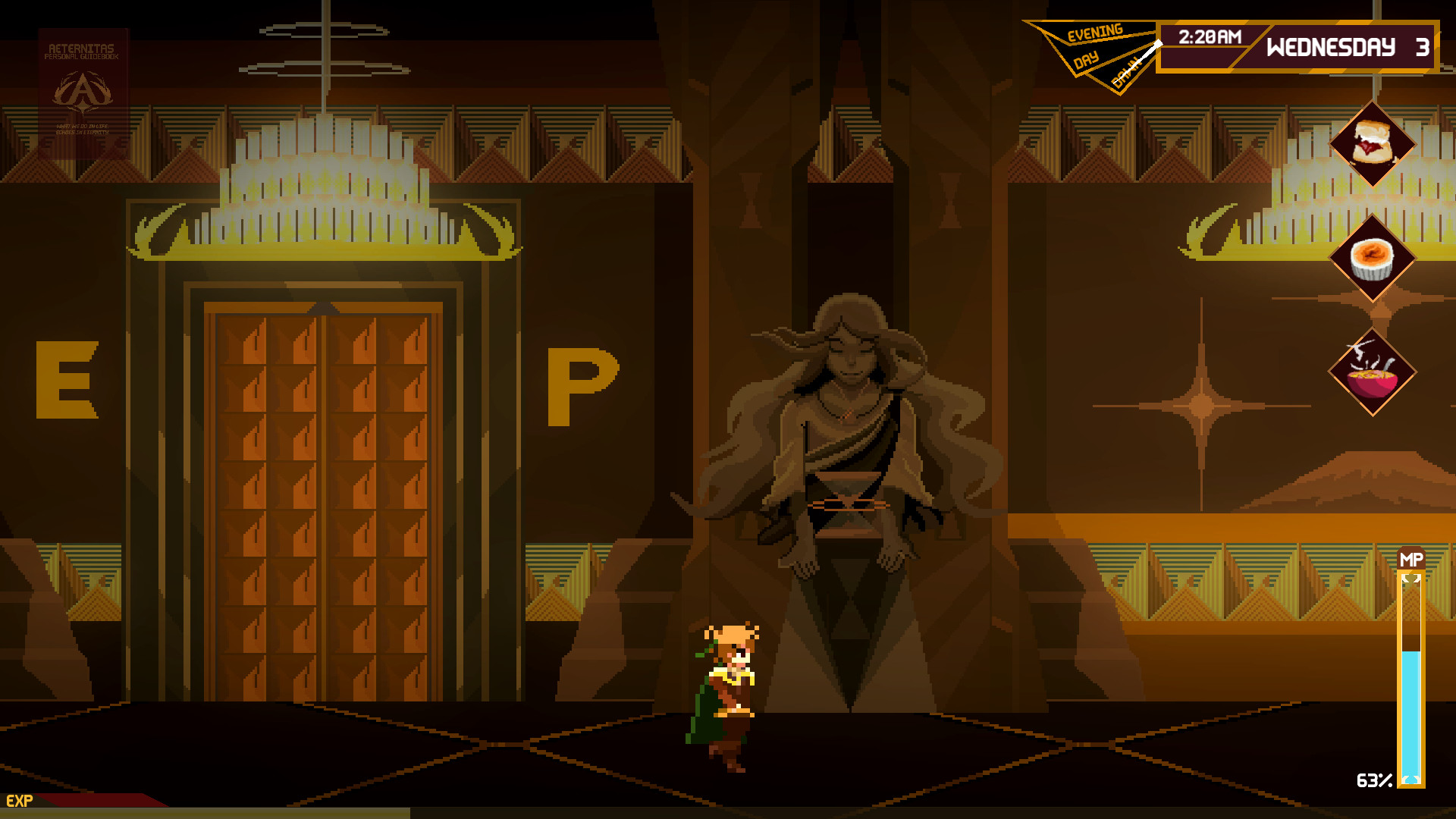
Task: Click the EXP label at bottom left
Action: 21,799
